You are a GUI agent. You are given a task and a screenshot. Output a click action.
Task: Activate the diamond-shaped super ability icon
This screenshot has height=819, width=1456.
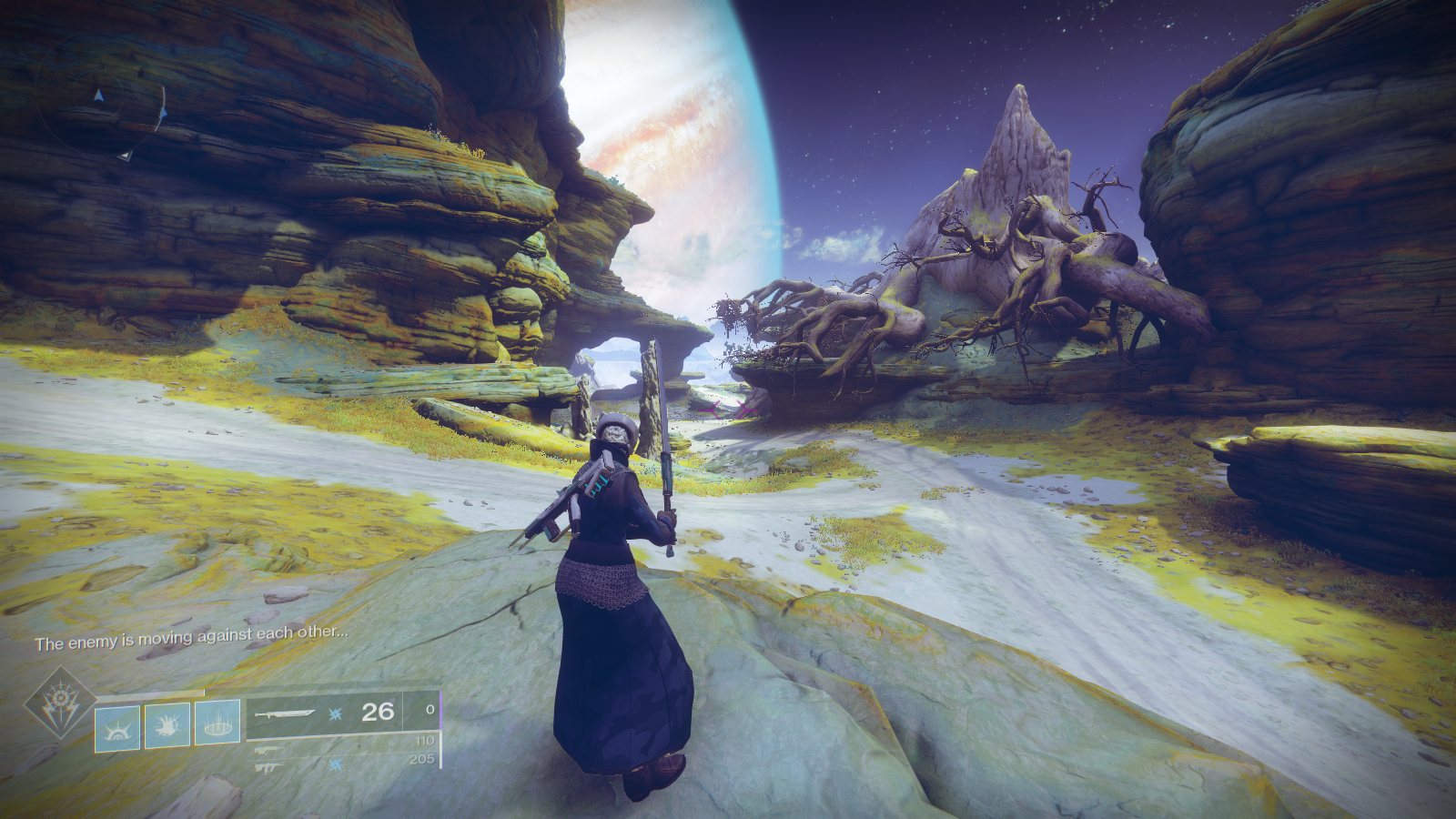(60, 702)
